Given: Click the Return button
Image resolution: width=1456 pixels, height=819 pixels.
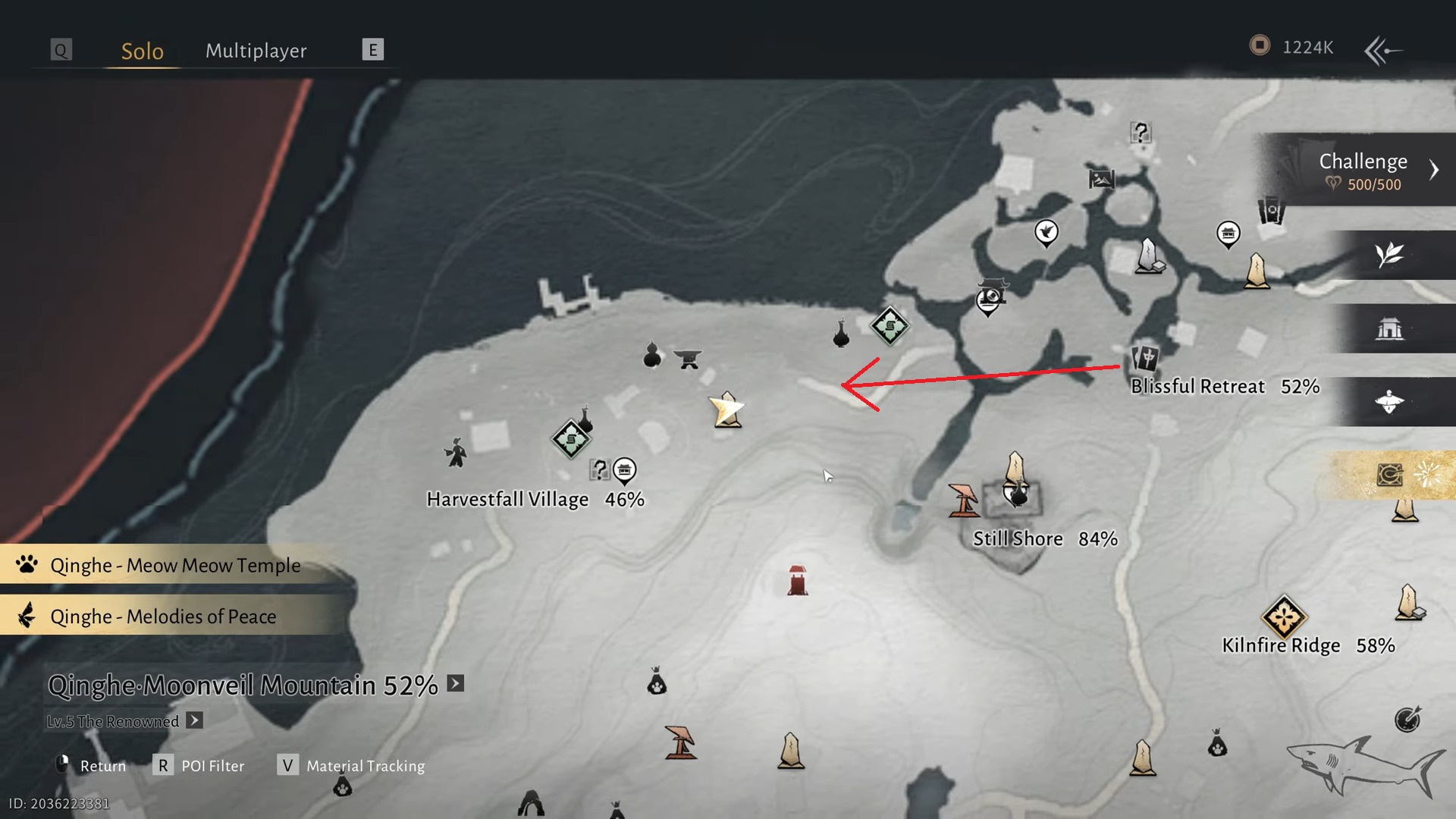Looking at the screenshot, I should point(91,766).
